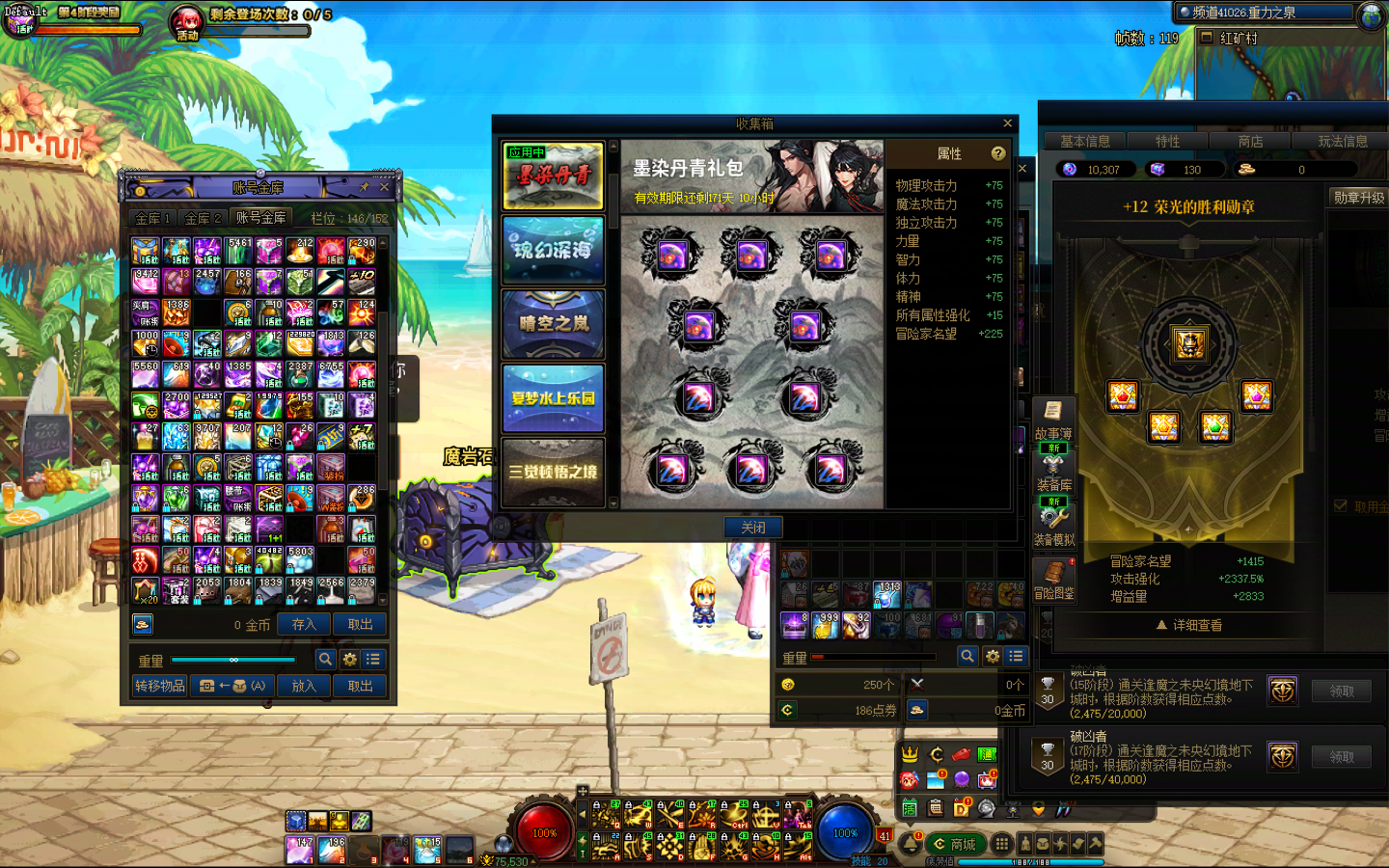Open the 账号金库 tab
1389x868 pixels.
tap(261, 218)
